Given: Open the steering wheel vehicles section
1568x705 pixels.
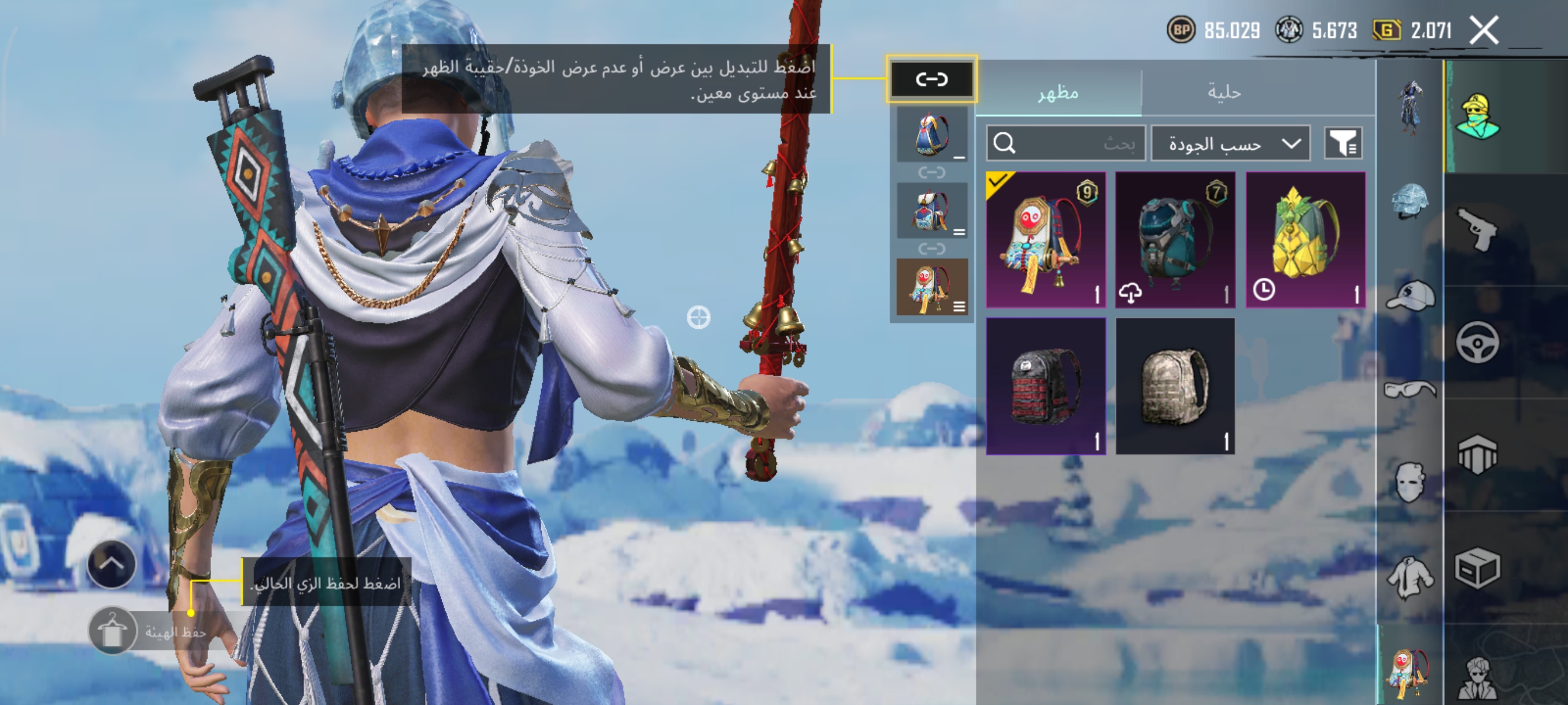Looking at the screenshot, I should [1478, 342].
